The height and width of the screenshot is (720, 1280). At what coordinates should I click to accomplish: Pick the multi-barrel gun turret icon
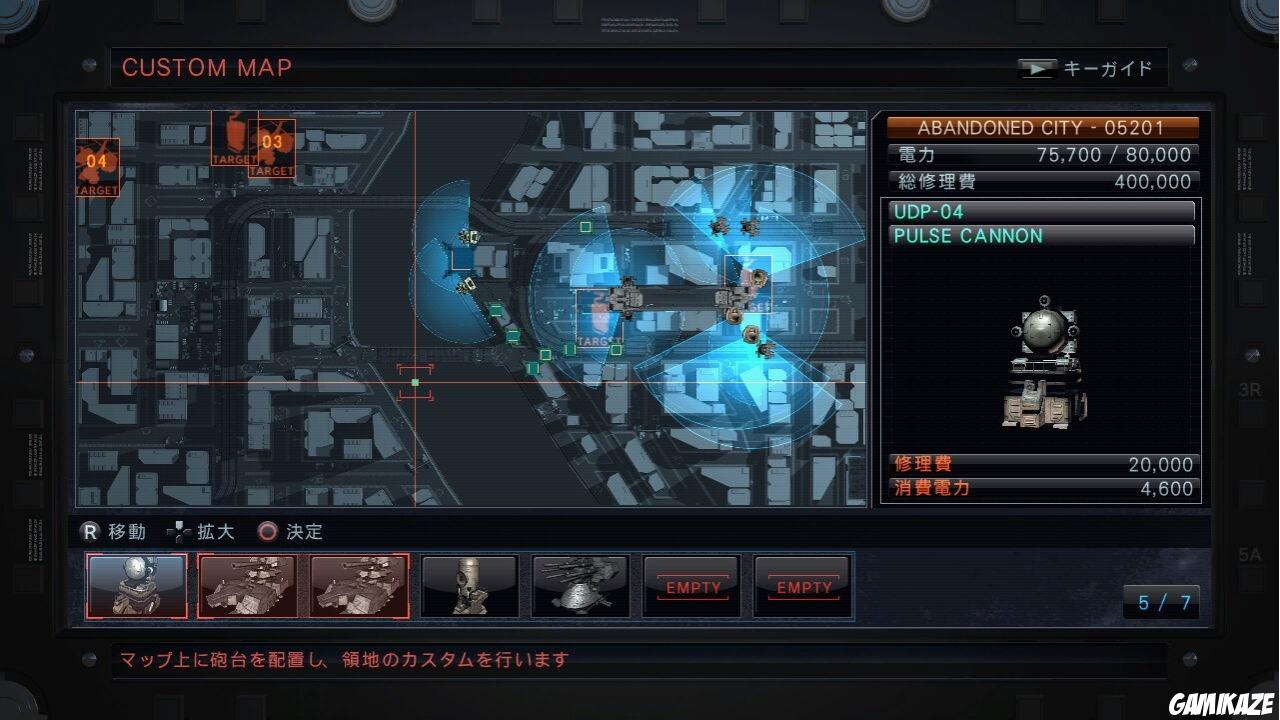[580, 586]
